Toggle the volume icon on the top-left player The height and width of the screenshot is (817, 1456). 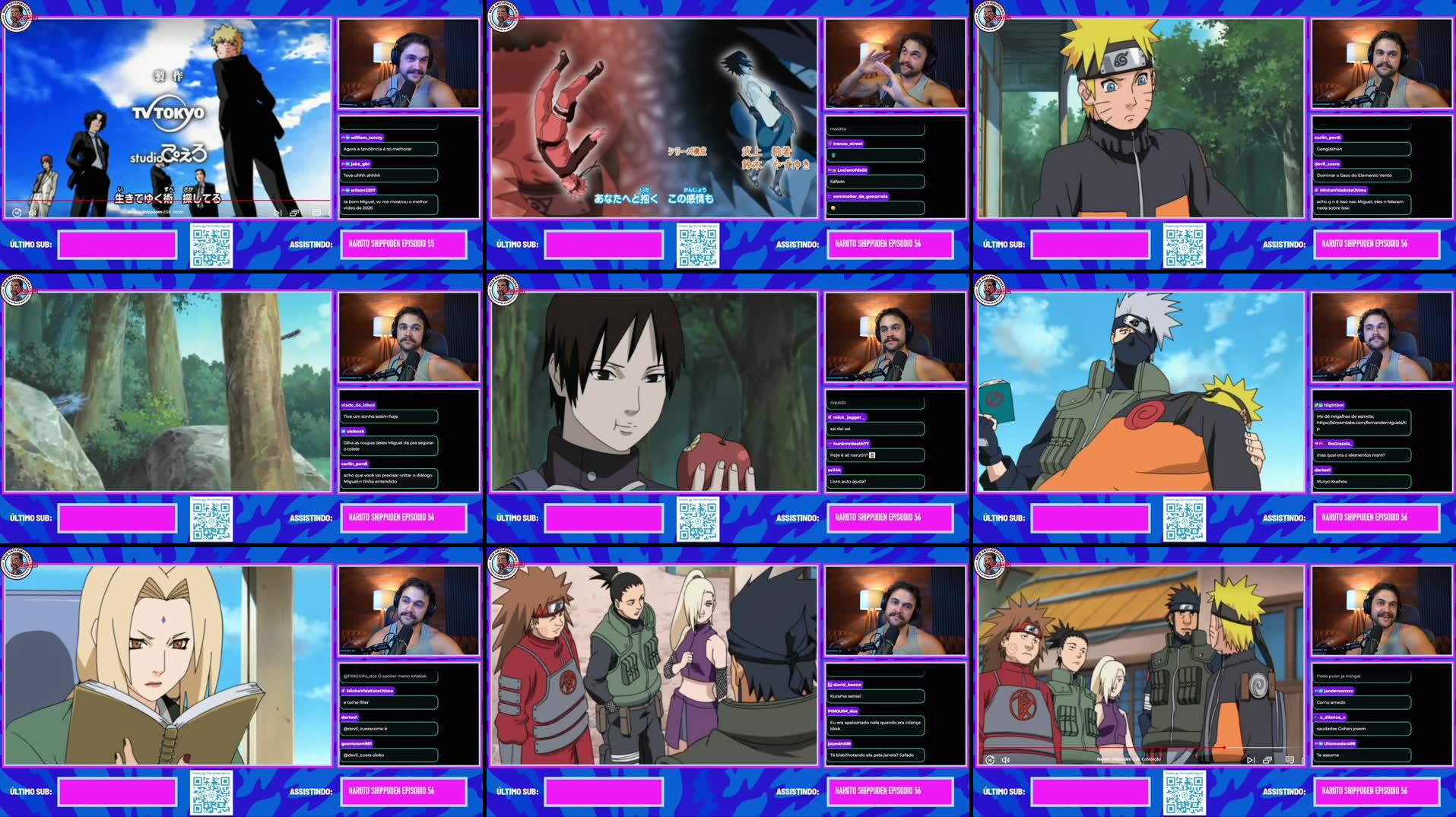[x=32, y=213]
